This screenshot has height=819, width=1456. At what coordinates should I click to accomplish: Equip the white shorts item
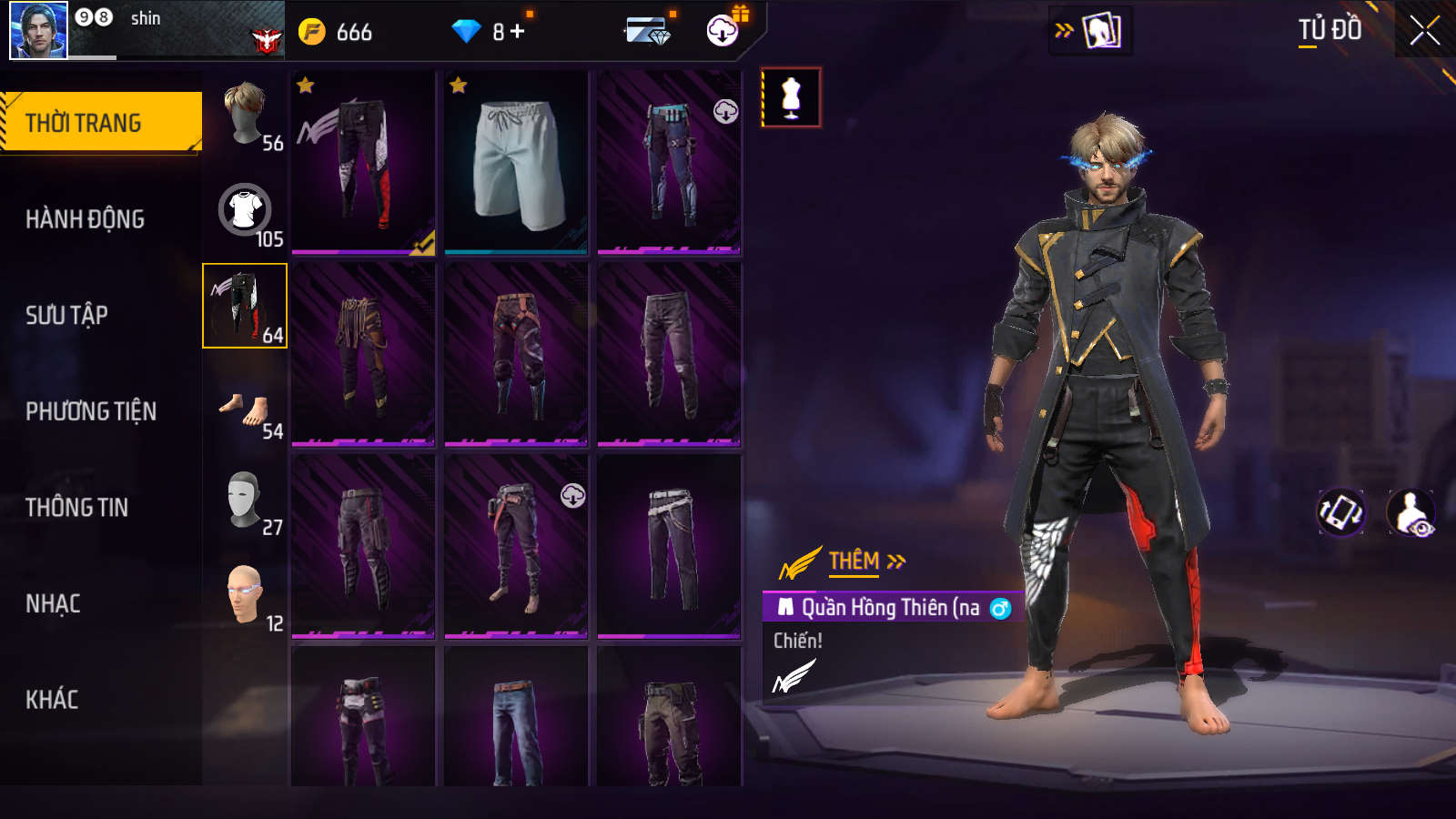(516, 164)
